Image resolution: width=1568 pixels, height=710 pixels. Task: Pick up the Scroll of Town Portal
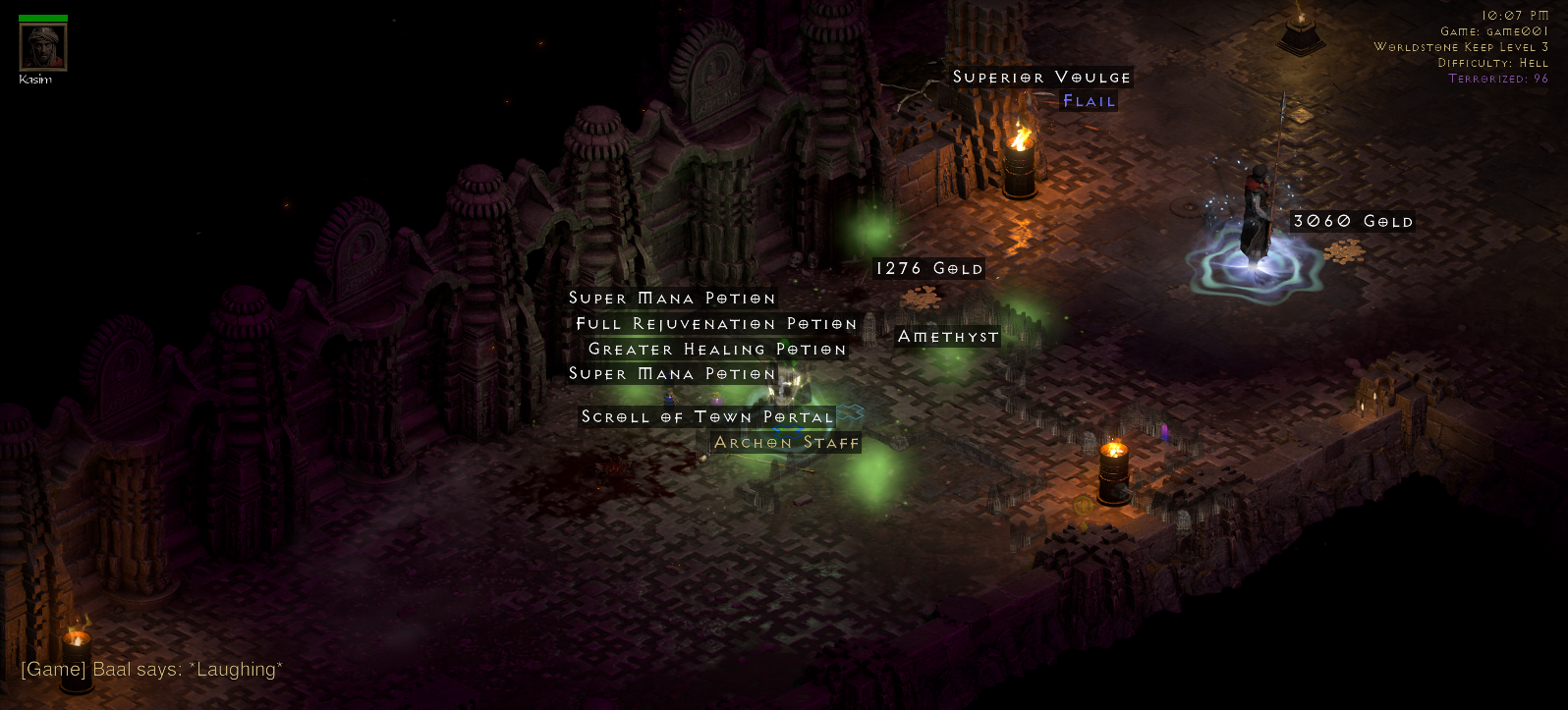pos(705,416)
